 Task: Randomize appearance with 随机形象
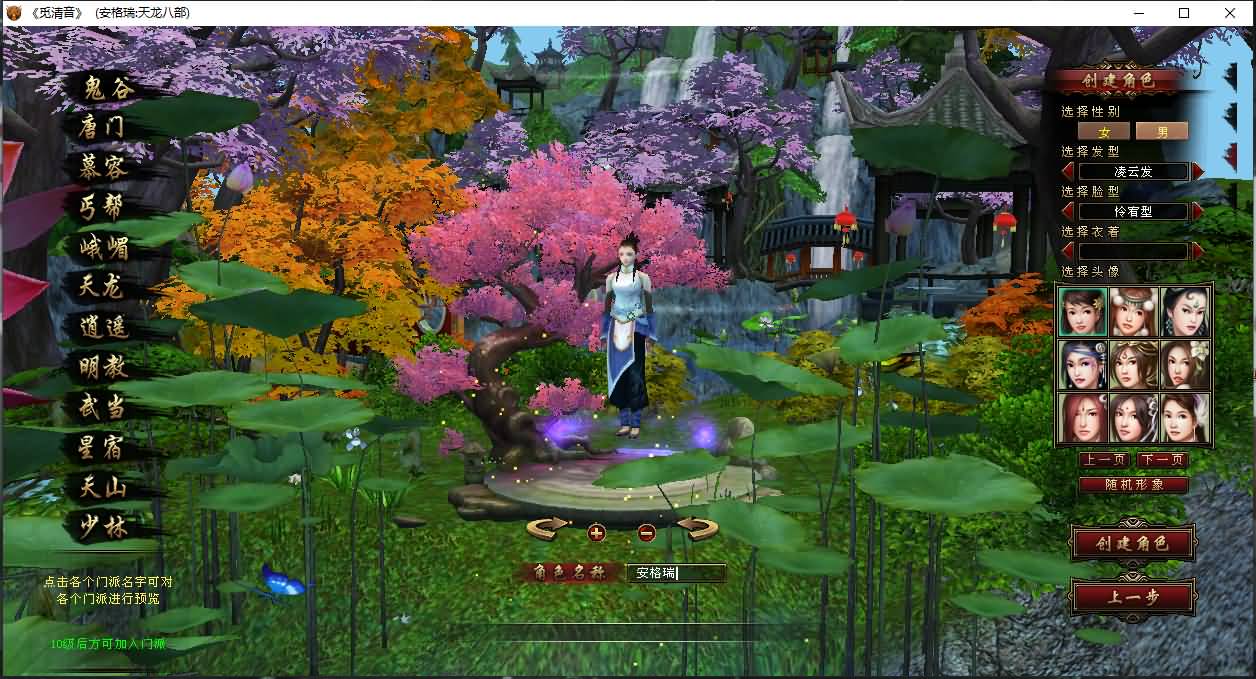pos(1133,485)
